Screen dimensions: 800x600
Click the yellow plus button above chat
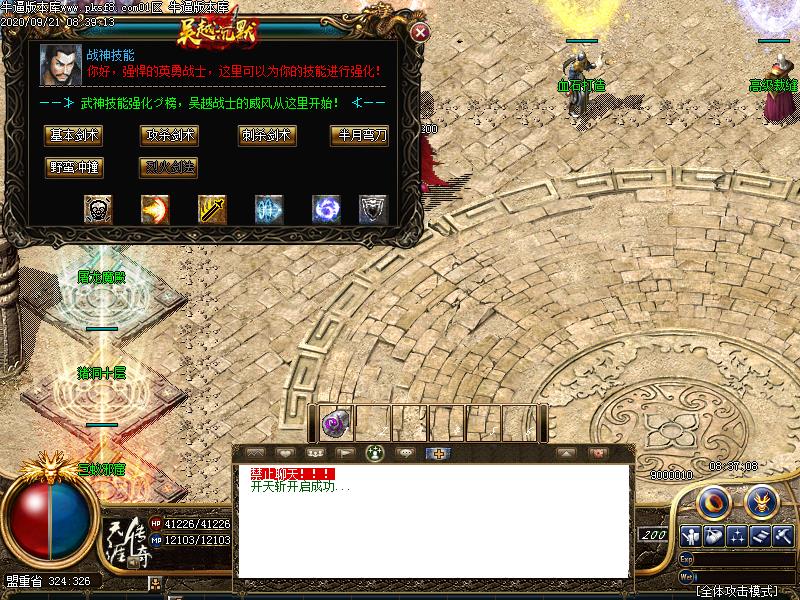coord(436,453)
